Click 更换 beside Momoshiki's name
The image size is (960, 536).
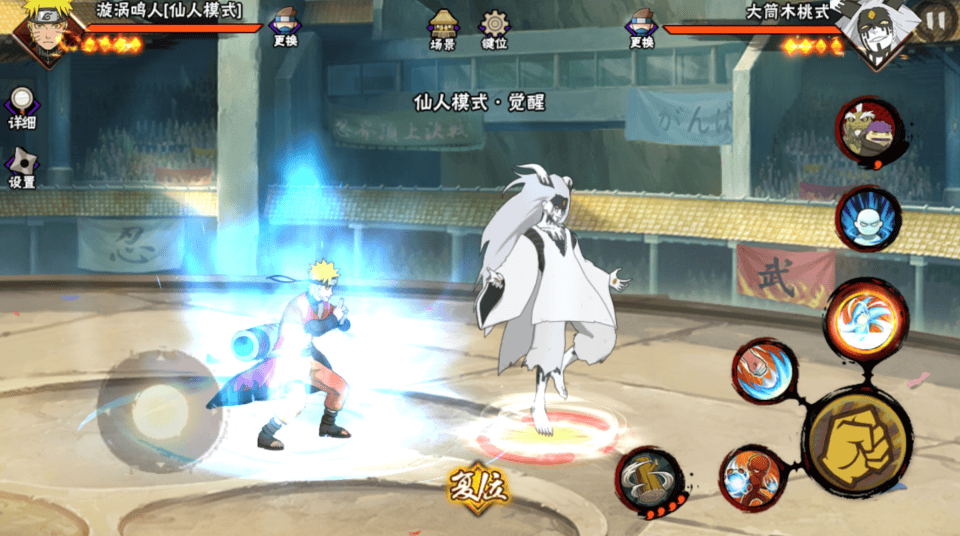point(641,27)
